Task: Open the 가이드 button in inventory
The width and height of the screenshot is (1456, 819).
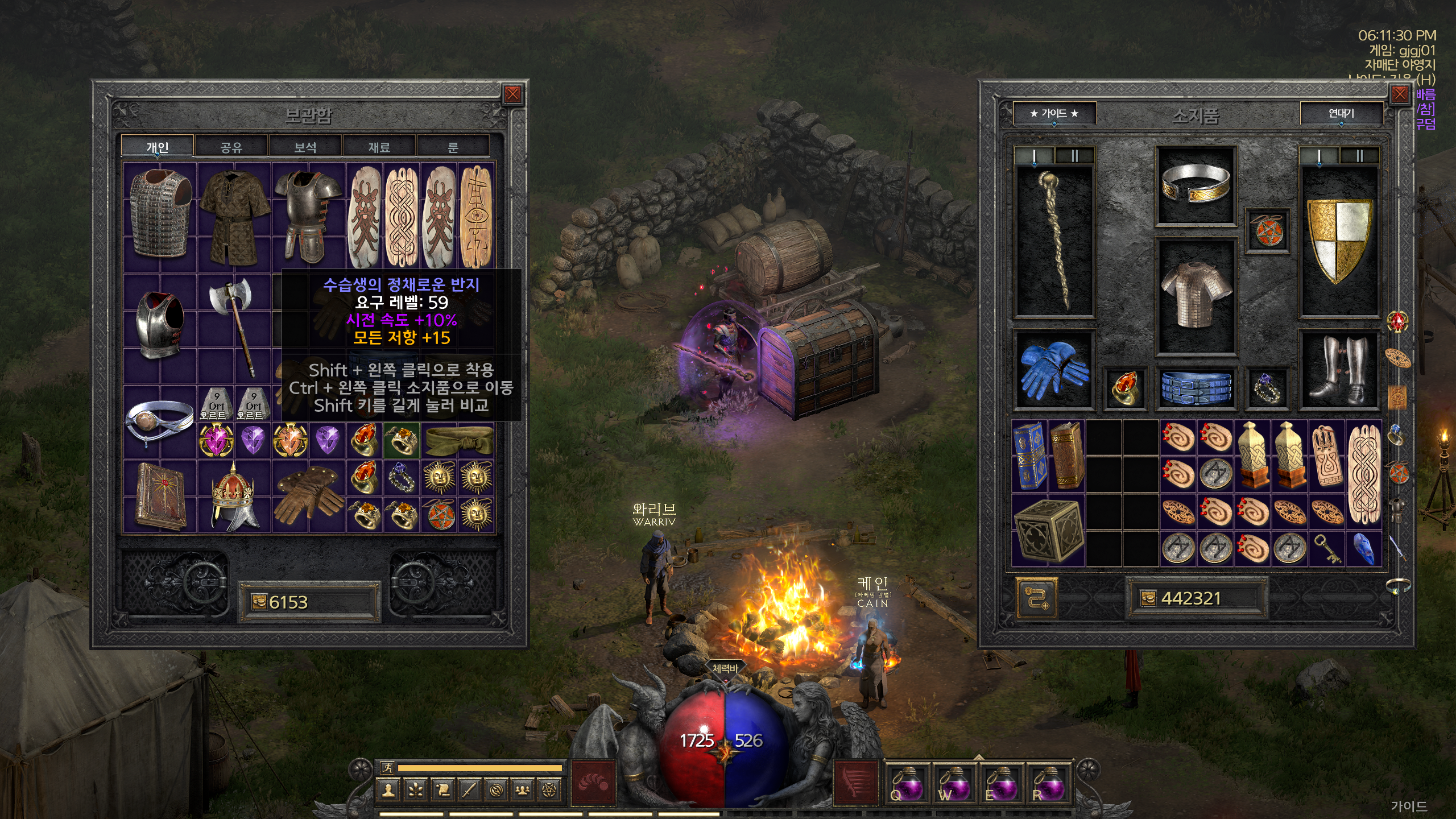Action: click(x=1054, y=114)
